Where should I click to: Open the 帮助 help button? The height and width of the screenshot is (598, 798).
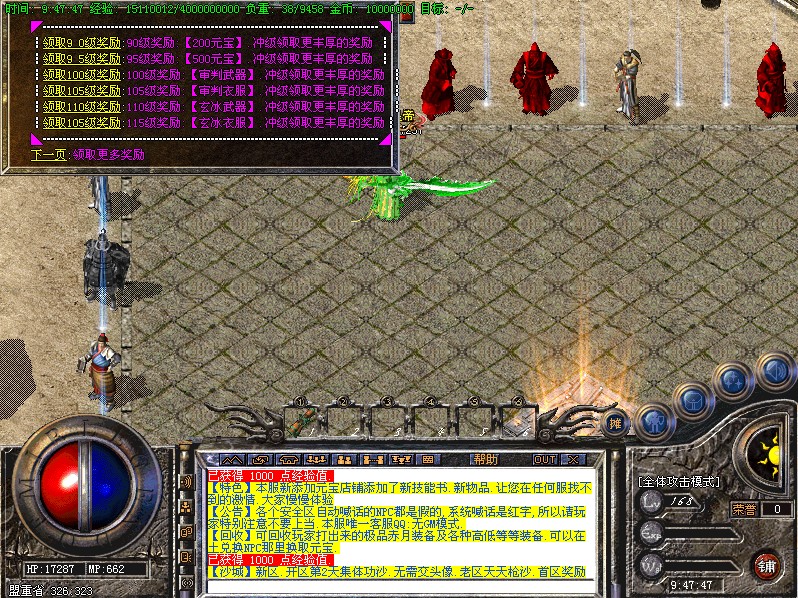(486, 459)
